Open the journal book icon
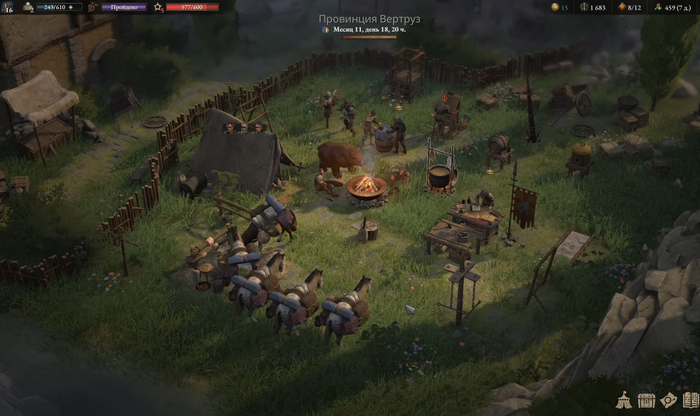Screen dimensions: 700x416 point(689,400)
